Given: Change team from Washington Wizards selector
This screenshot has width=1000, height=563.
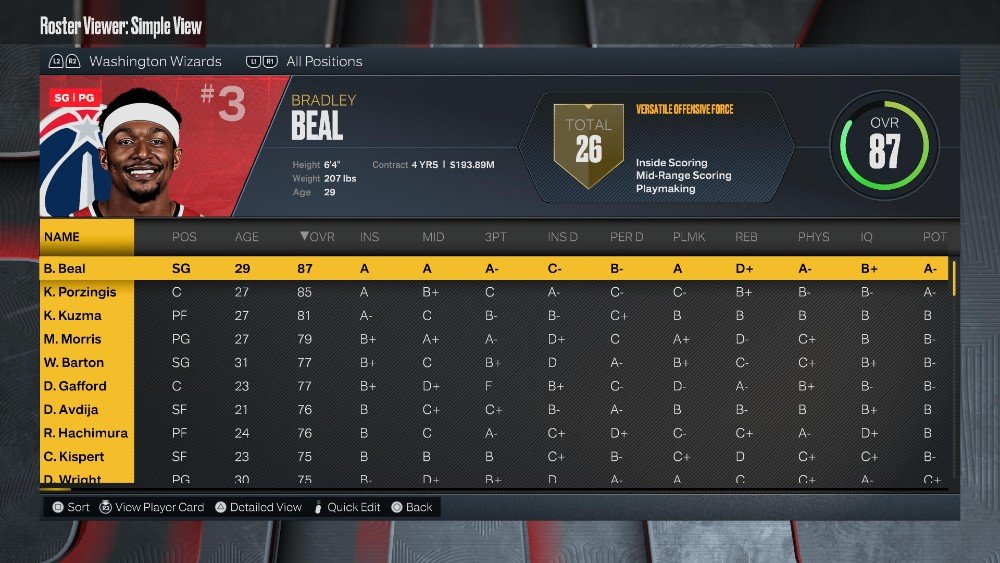Looking at the screenshot, I should 155,61.
